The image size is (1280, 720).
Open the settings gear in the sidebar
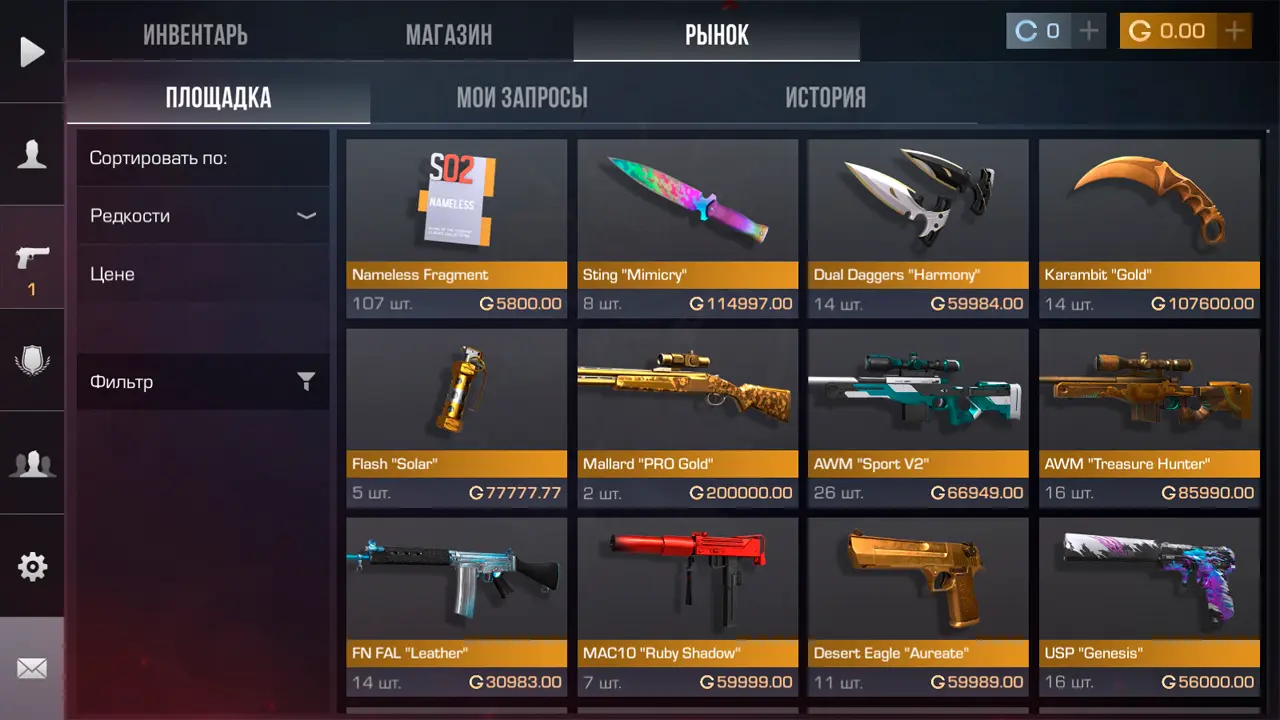click(32, 567)
